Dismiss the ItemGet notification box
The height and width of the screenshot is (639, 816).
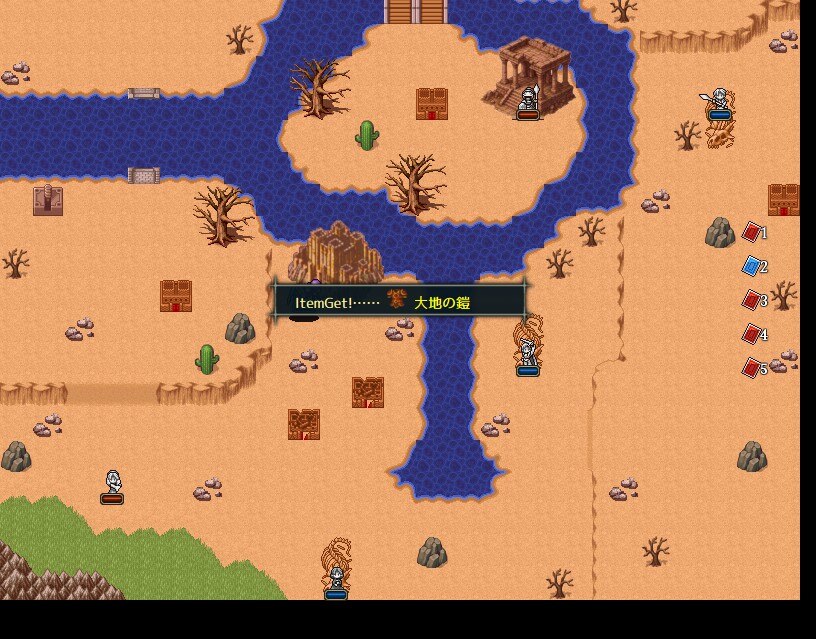[x=399, y=300]
